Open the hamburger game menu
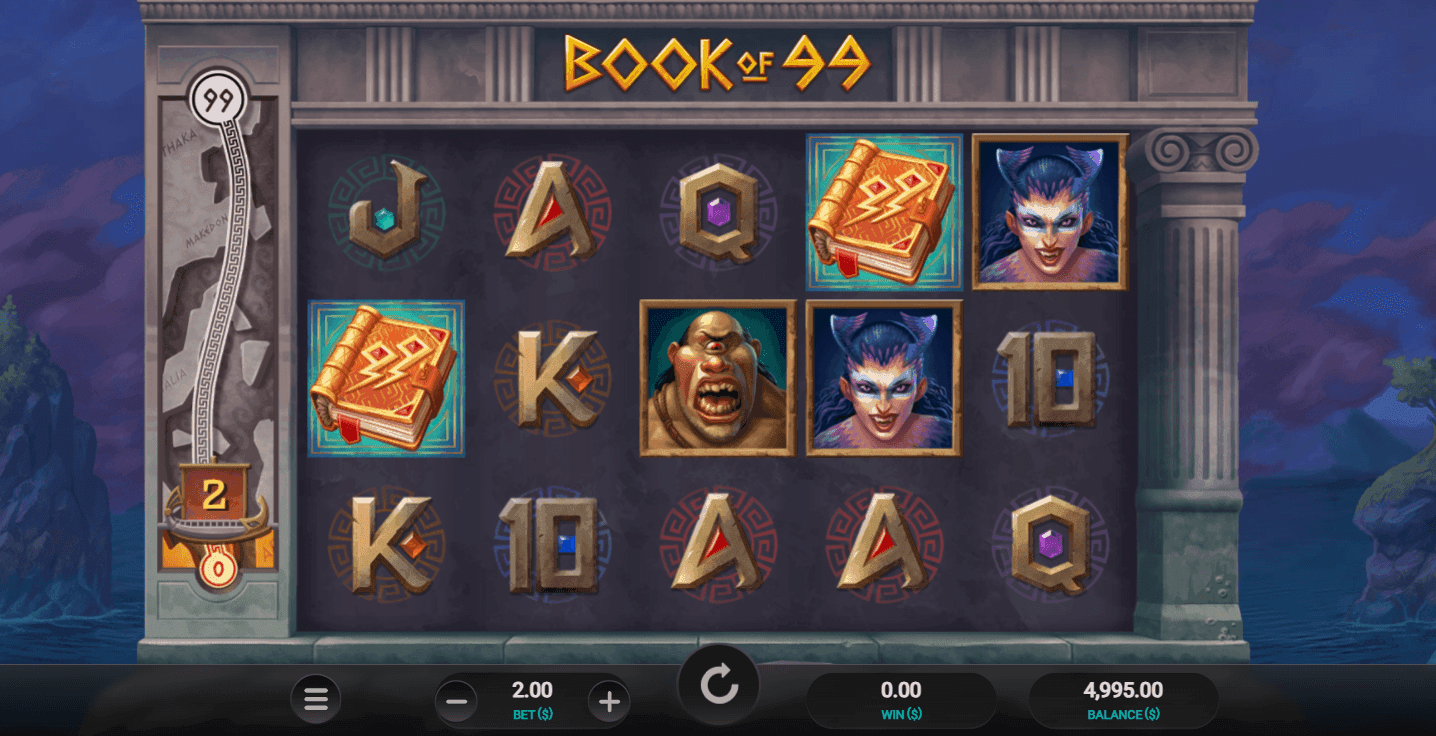The height and width of the screenshot is (736, 1436). pyautogui.click(x=316, y=699)
